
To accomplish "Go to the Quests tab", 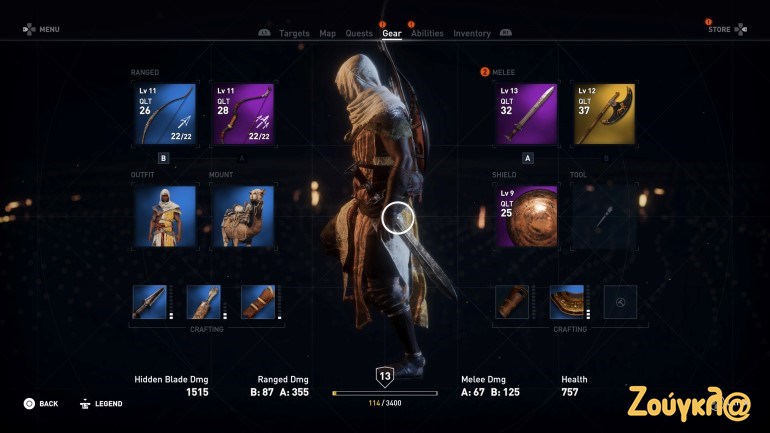I will coord(359,34).
